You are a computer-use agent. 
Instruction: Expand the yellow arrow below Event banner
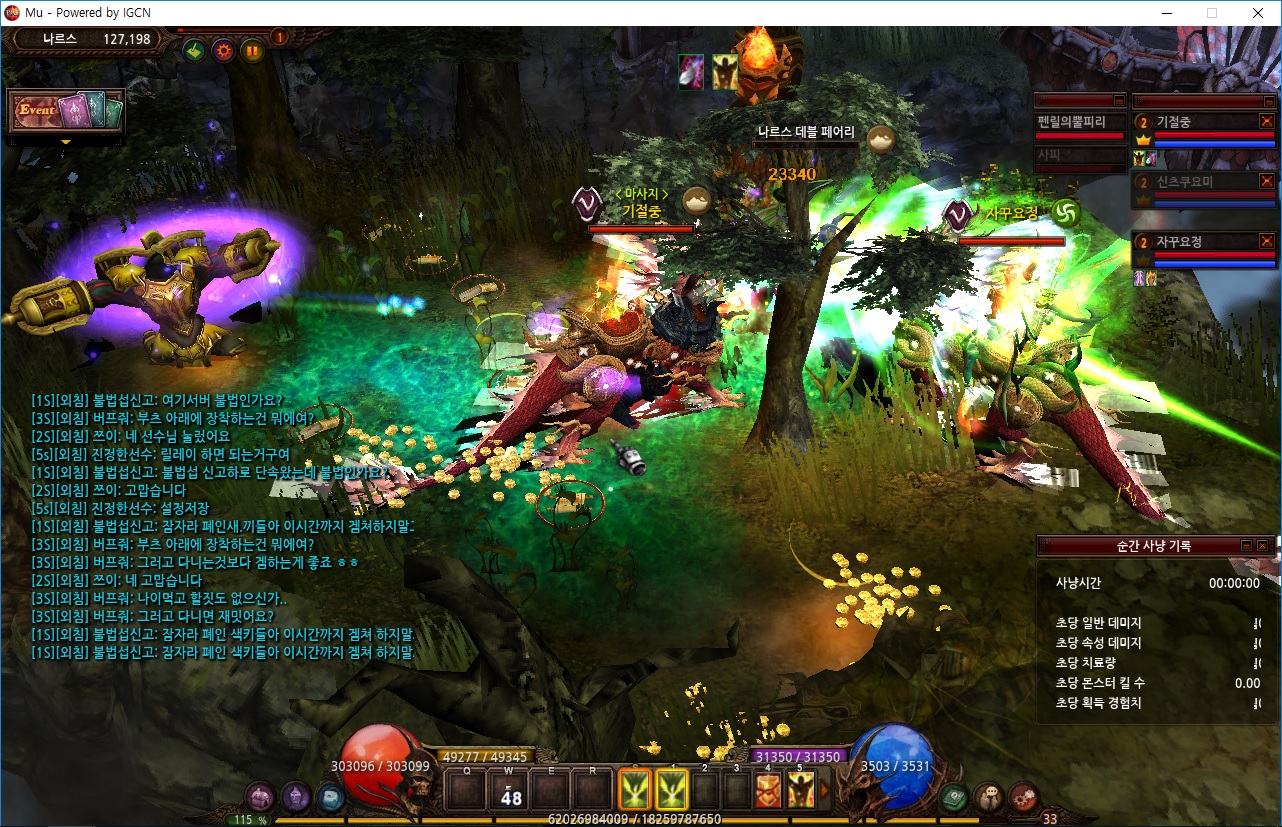pos(66,142)
